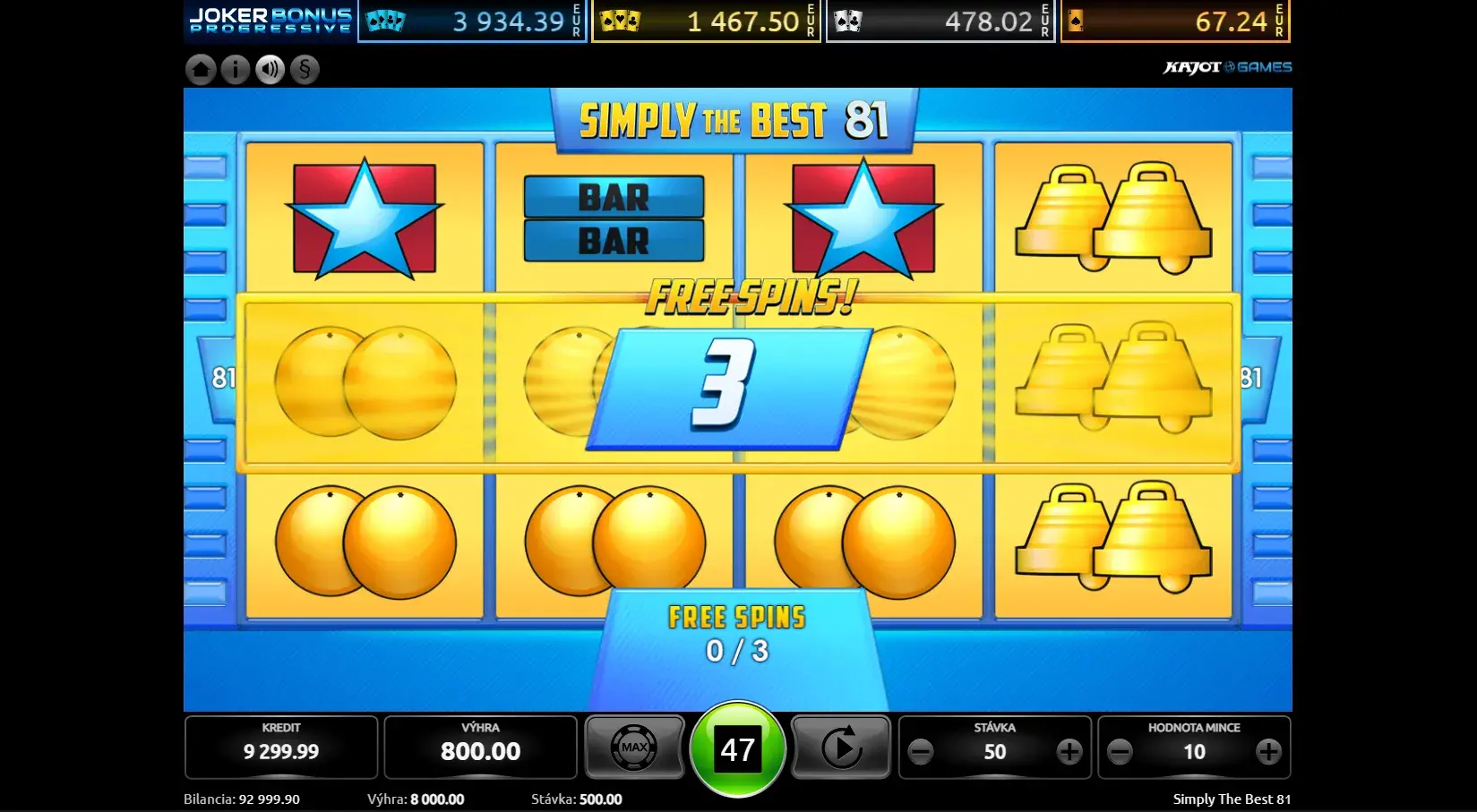
Task: Set the maximum bet with MAX chip
Action: (x=634, y=748)
